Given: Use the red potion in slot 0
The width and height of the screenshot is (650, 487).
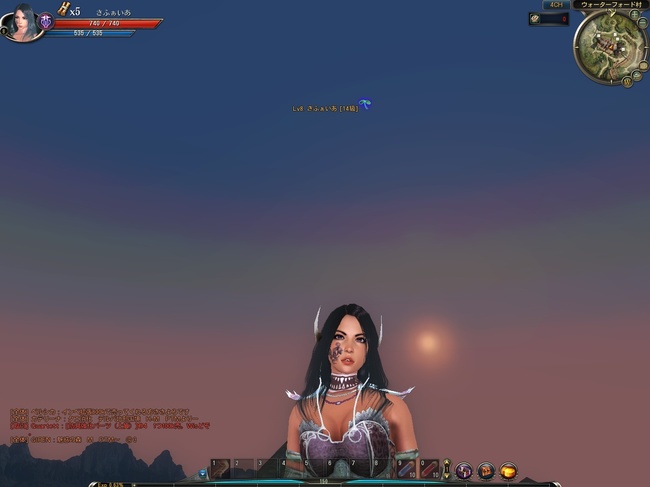Looking at the screenshot, I should [x=428, y=469].
